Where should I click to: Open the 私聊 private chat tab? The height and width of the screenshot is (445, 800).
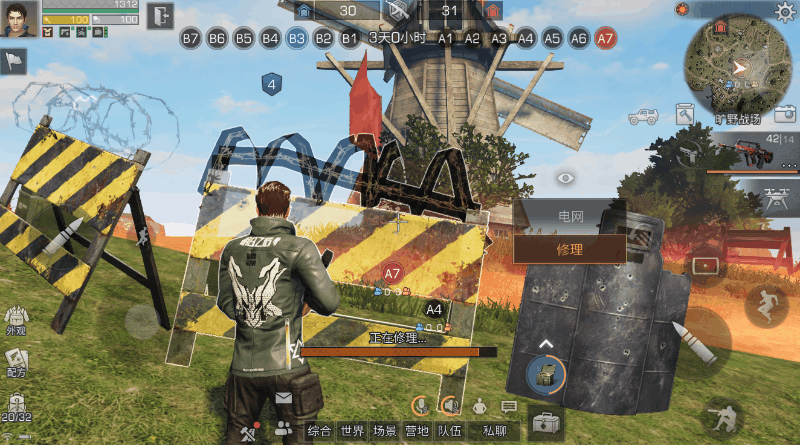(x=493, y=431)
